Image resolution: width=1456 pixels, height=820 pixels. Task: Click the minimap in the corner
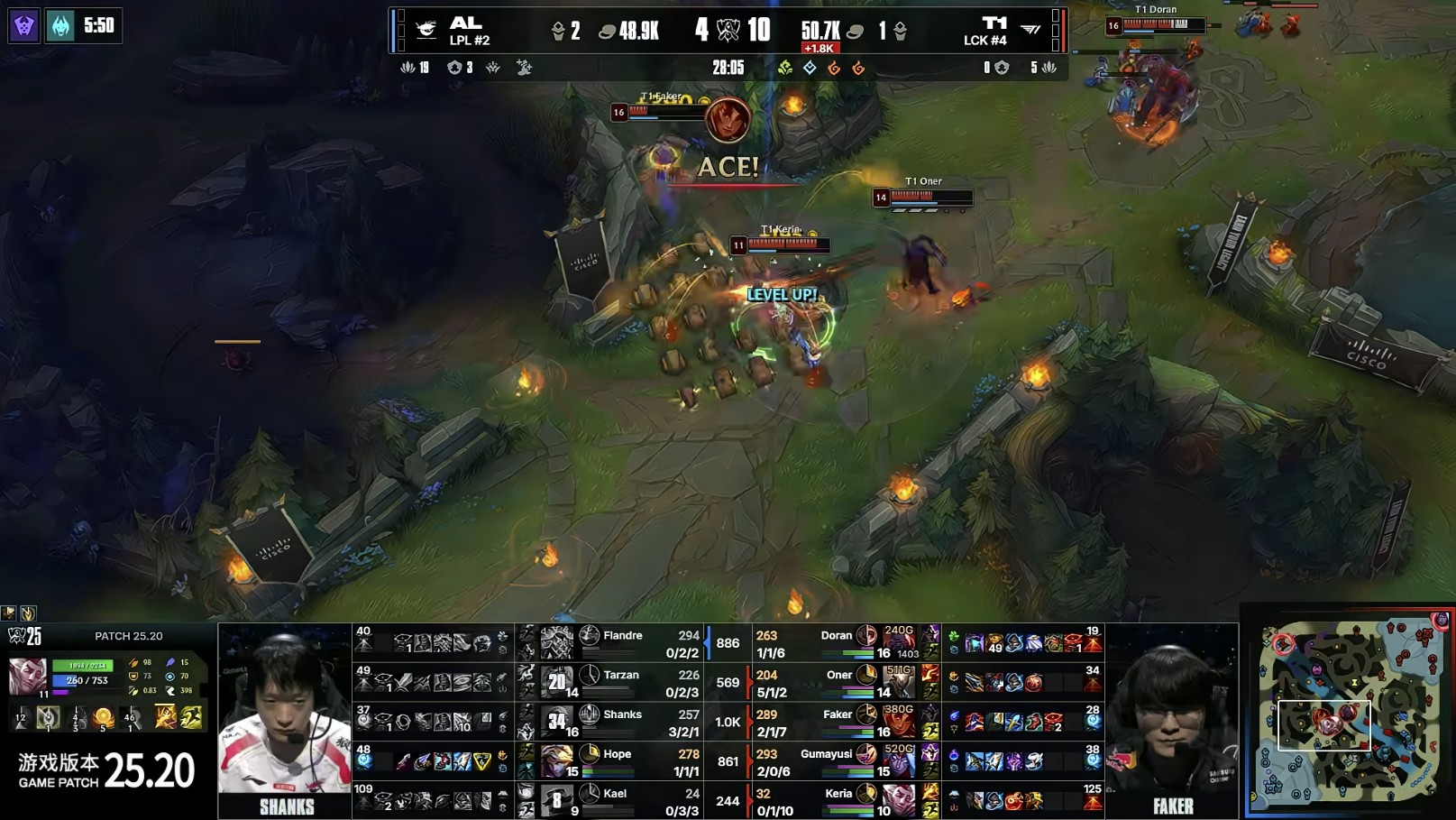(1348, 713)
